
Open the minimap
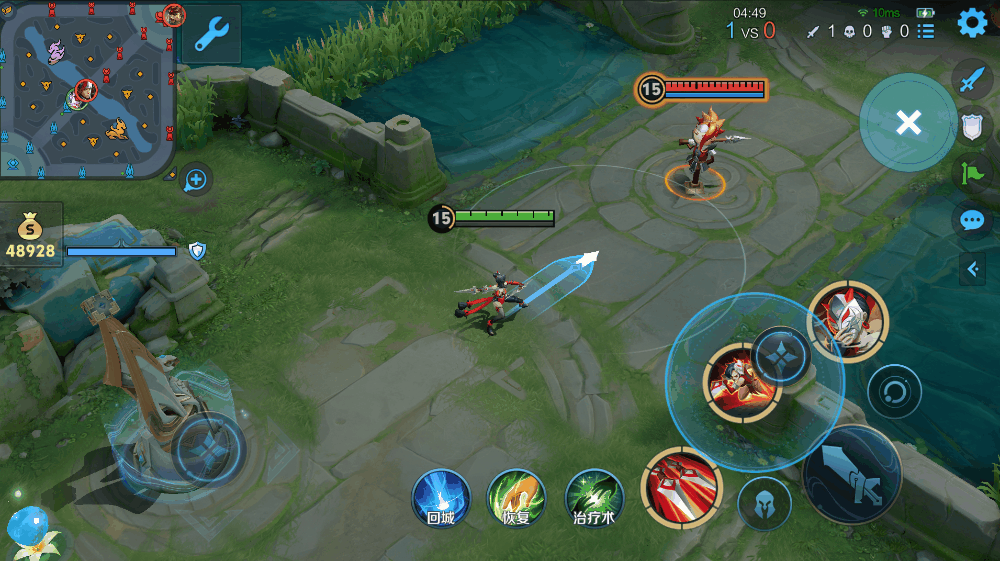tap(88, 90)
